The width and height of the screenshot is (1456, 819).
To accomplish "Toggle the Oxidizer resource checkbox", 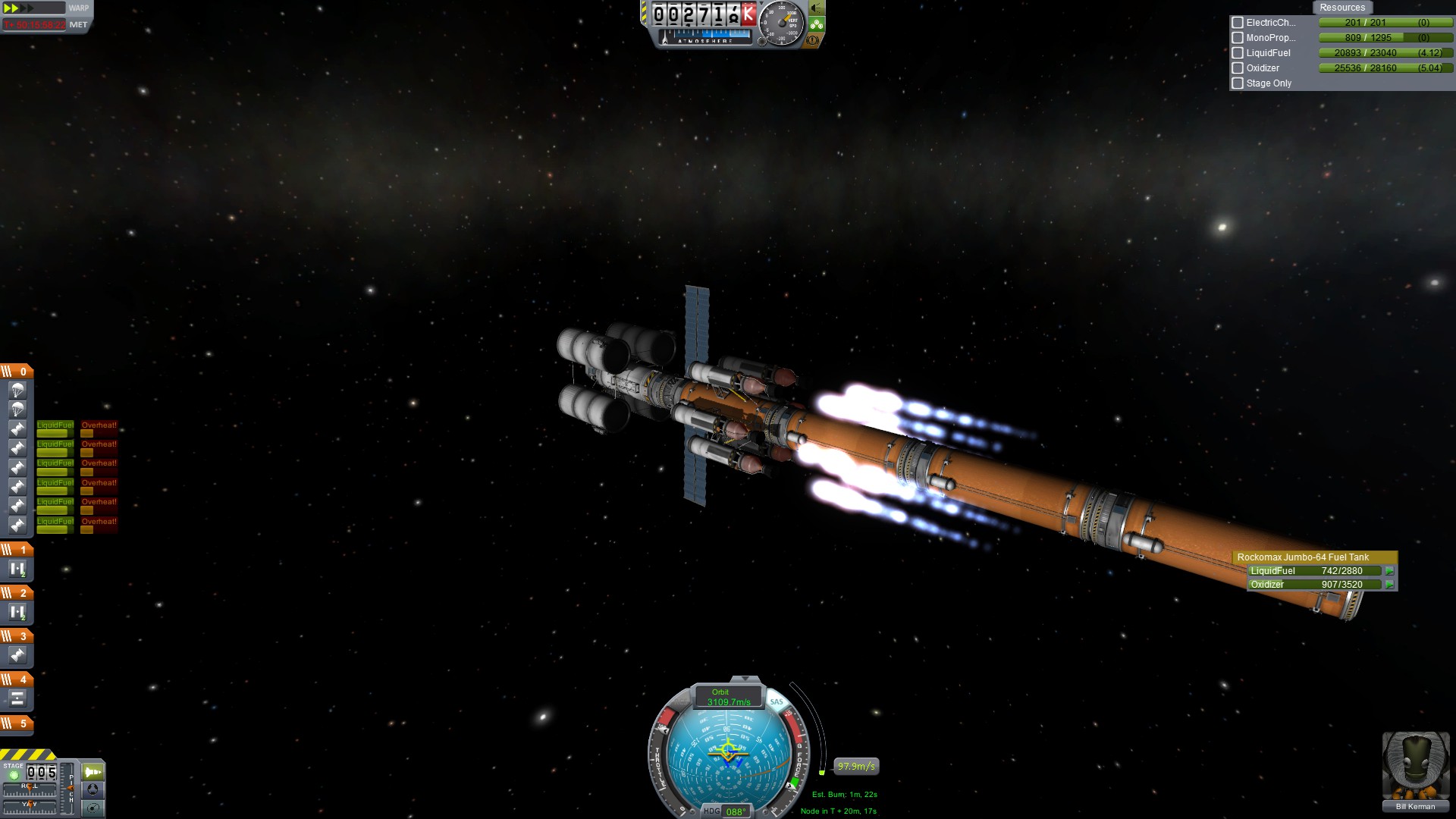I will tap(1238, 68).
